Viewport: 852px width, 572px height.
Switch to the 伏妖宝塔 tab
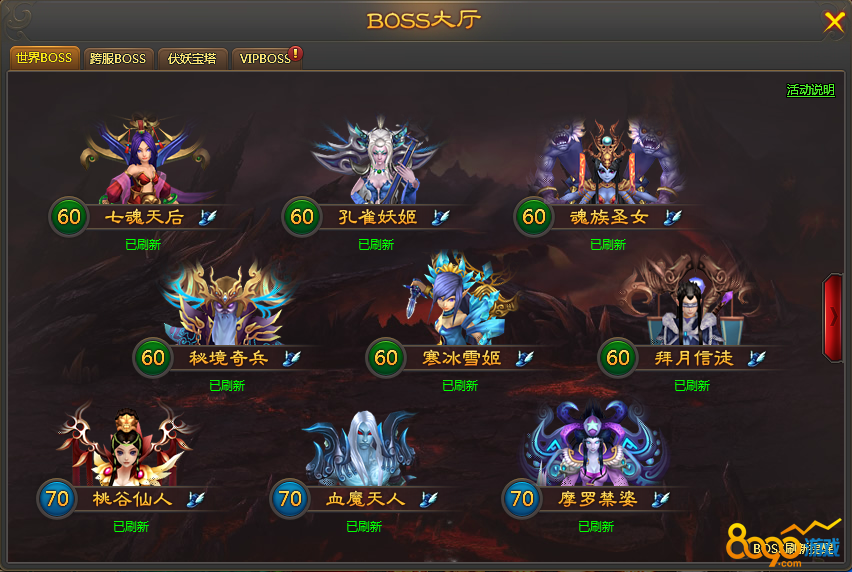point(192,58)
